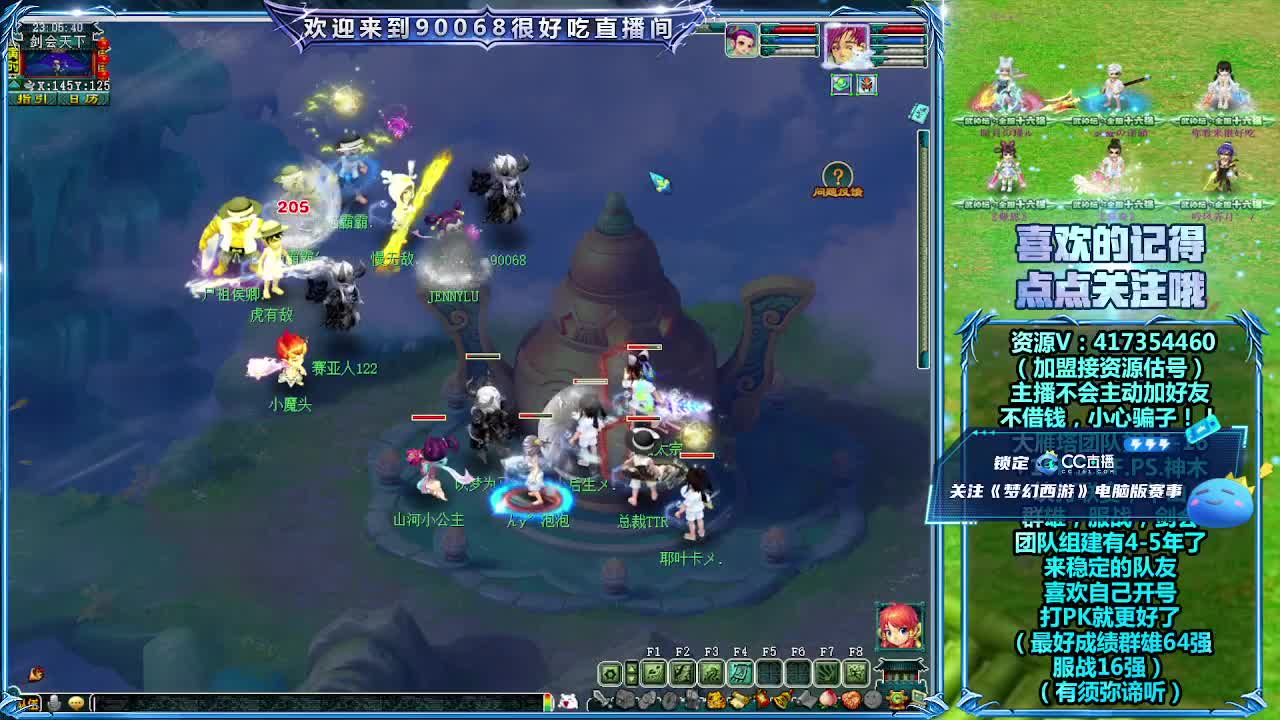Click the F7 palm skill icon
Viewport: 1280px width, 720px height.
coord(828,673)
